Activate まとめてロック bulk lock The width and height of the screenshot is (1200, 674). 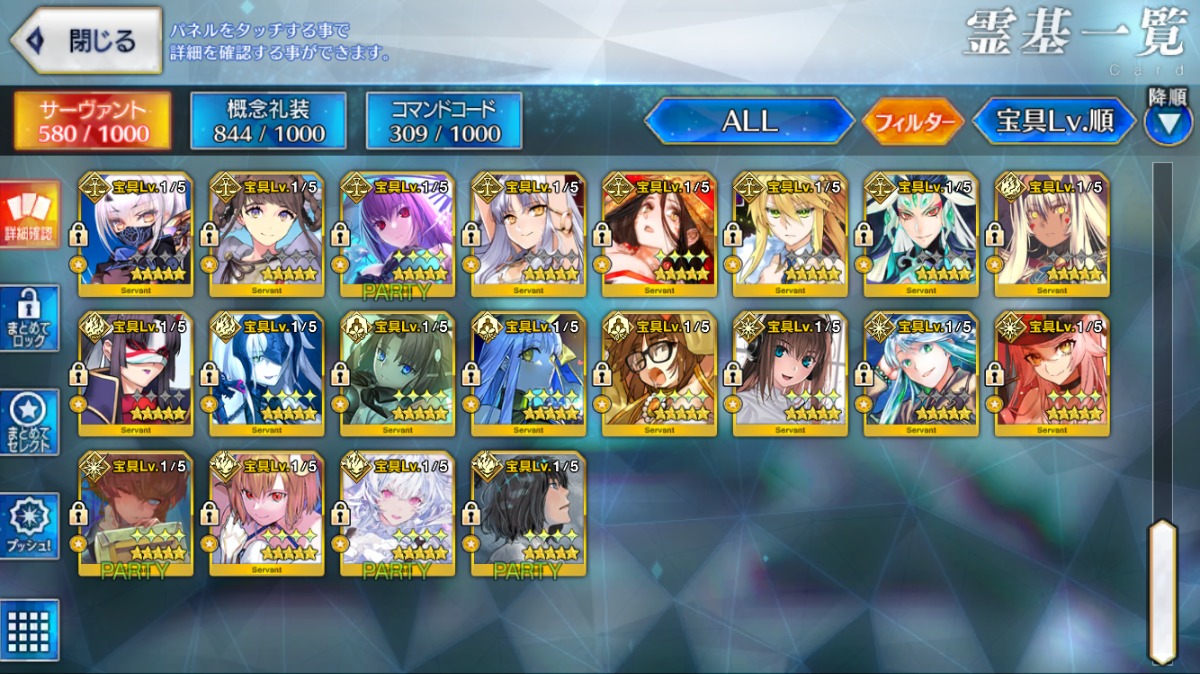point(29,318)
